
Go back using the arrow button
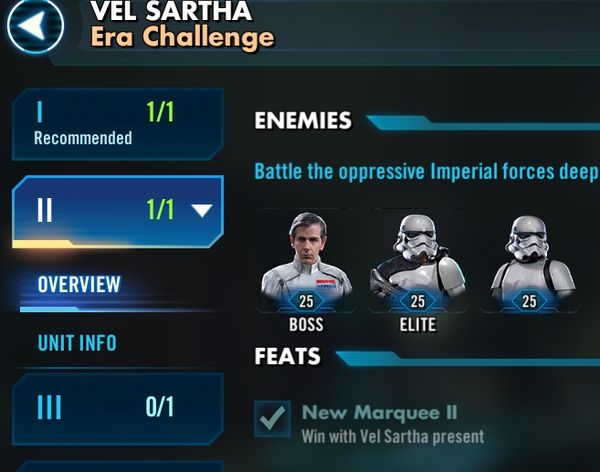(35, 27)
